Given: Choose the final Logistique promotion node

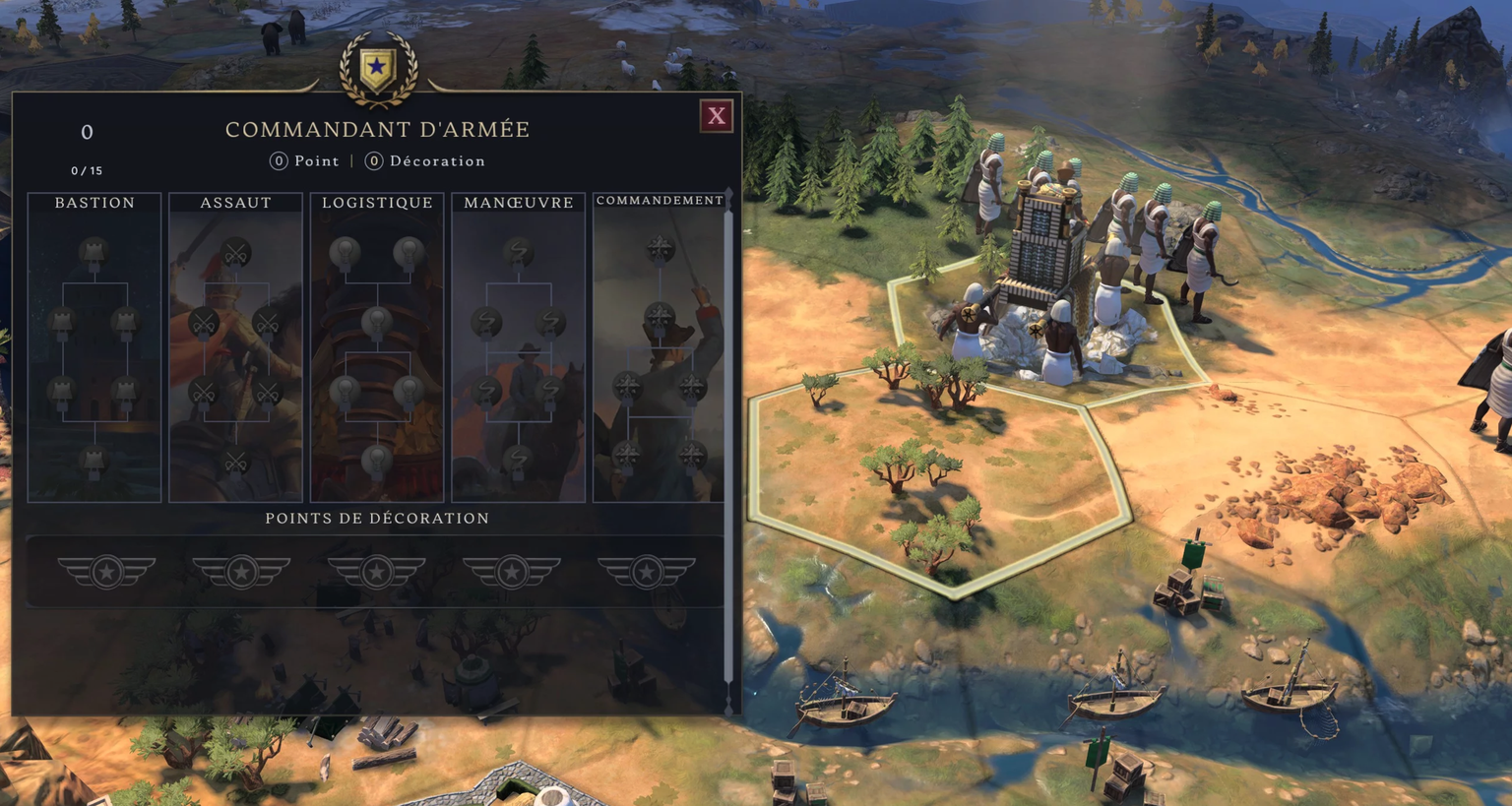Looking at the screenshot, I should [x=377, y=460].
